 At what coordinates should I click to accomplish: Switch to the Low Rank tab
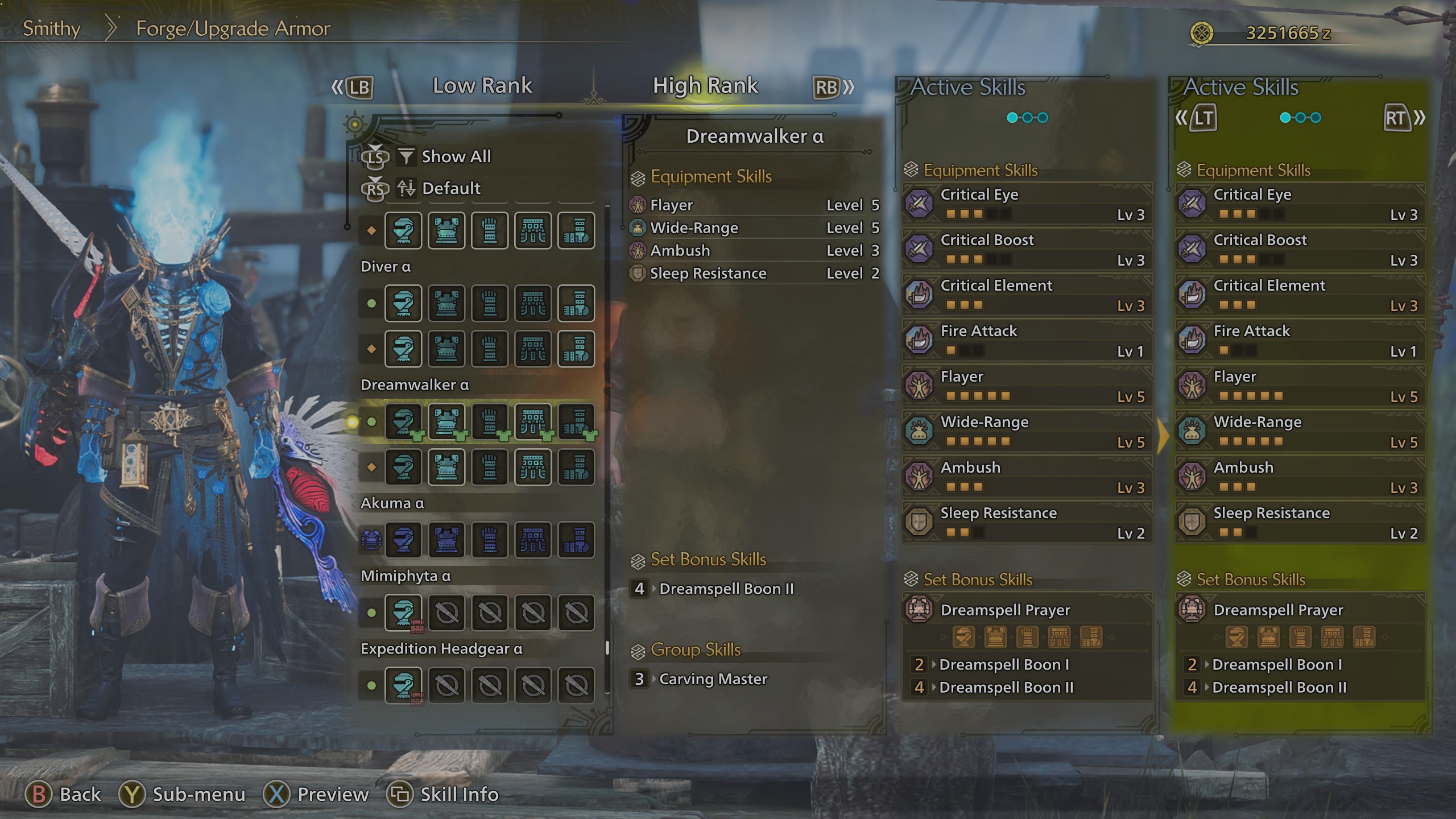point(482,86)
